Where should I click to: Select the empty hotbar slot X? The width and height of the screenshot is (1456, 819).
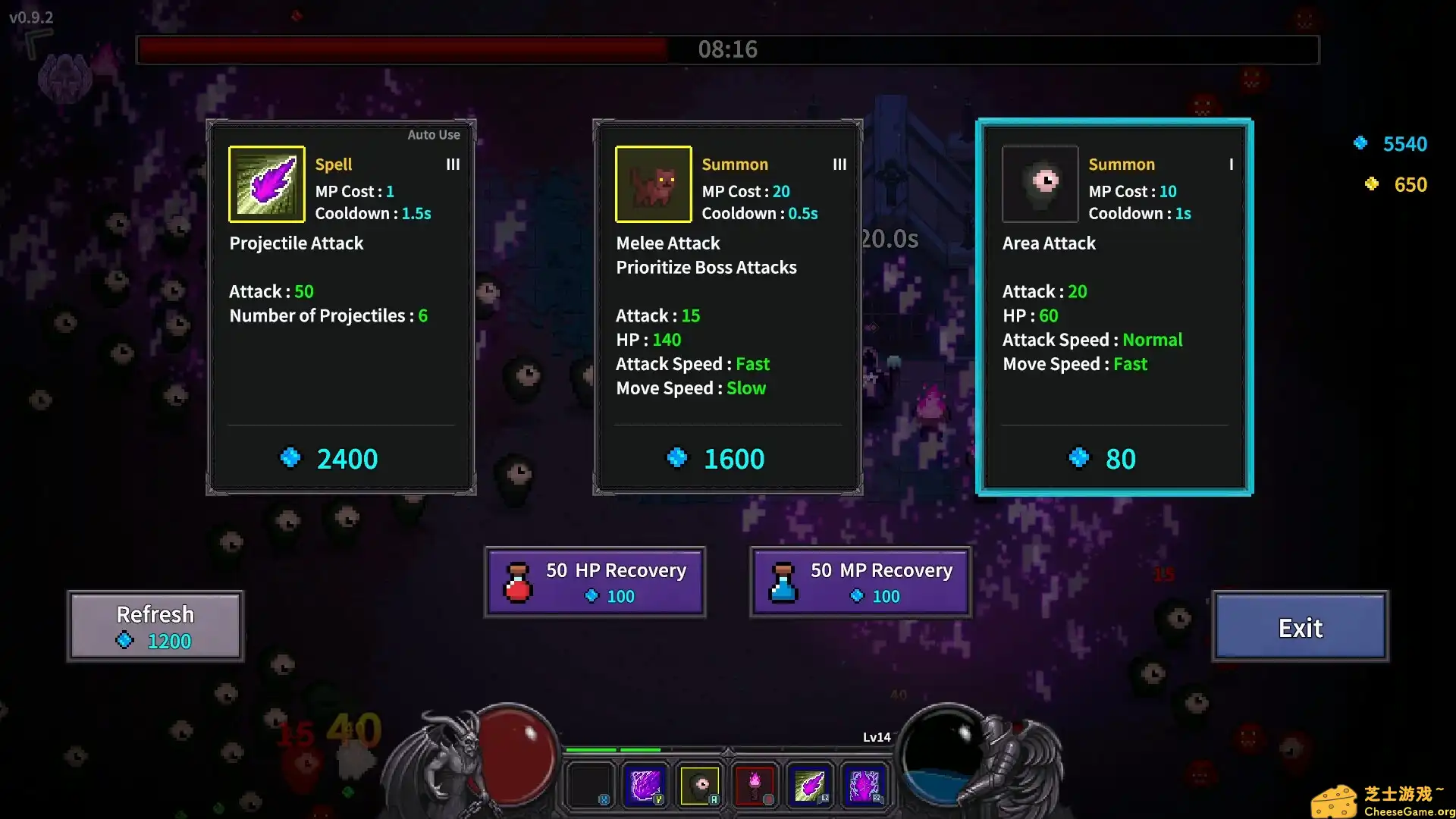click(x=590, y=785)
